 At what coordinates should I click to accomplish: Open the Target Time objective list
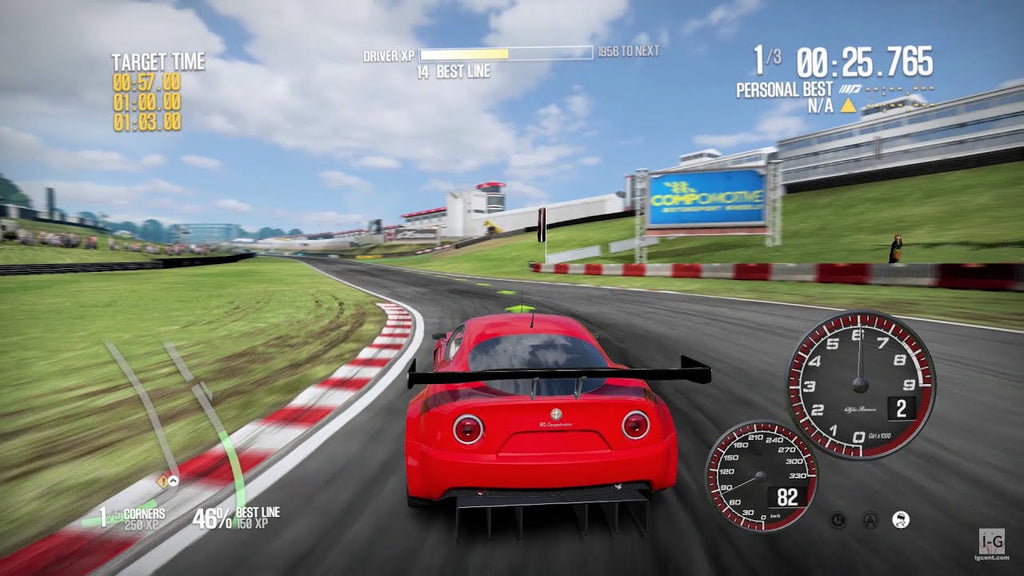157,92
